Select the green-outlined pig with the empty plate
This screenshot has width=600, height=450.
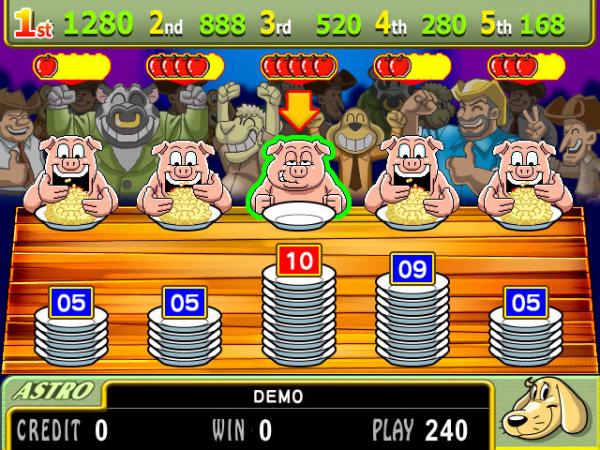pos(298,175)
